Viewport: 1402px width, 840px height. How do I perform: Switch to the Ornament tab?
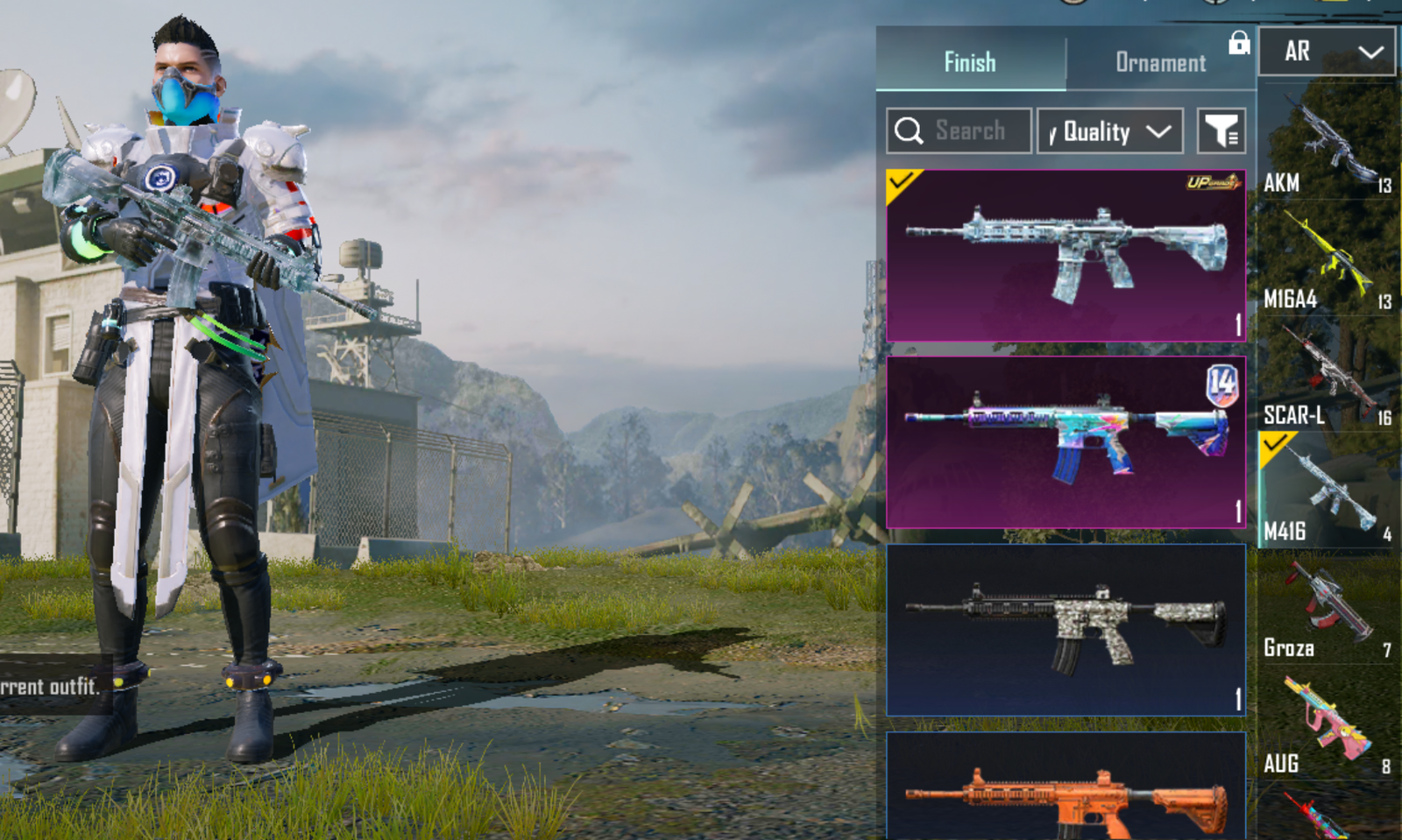tap(1160, 61)
